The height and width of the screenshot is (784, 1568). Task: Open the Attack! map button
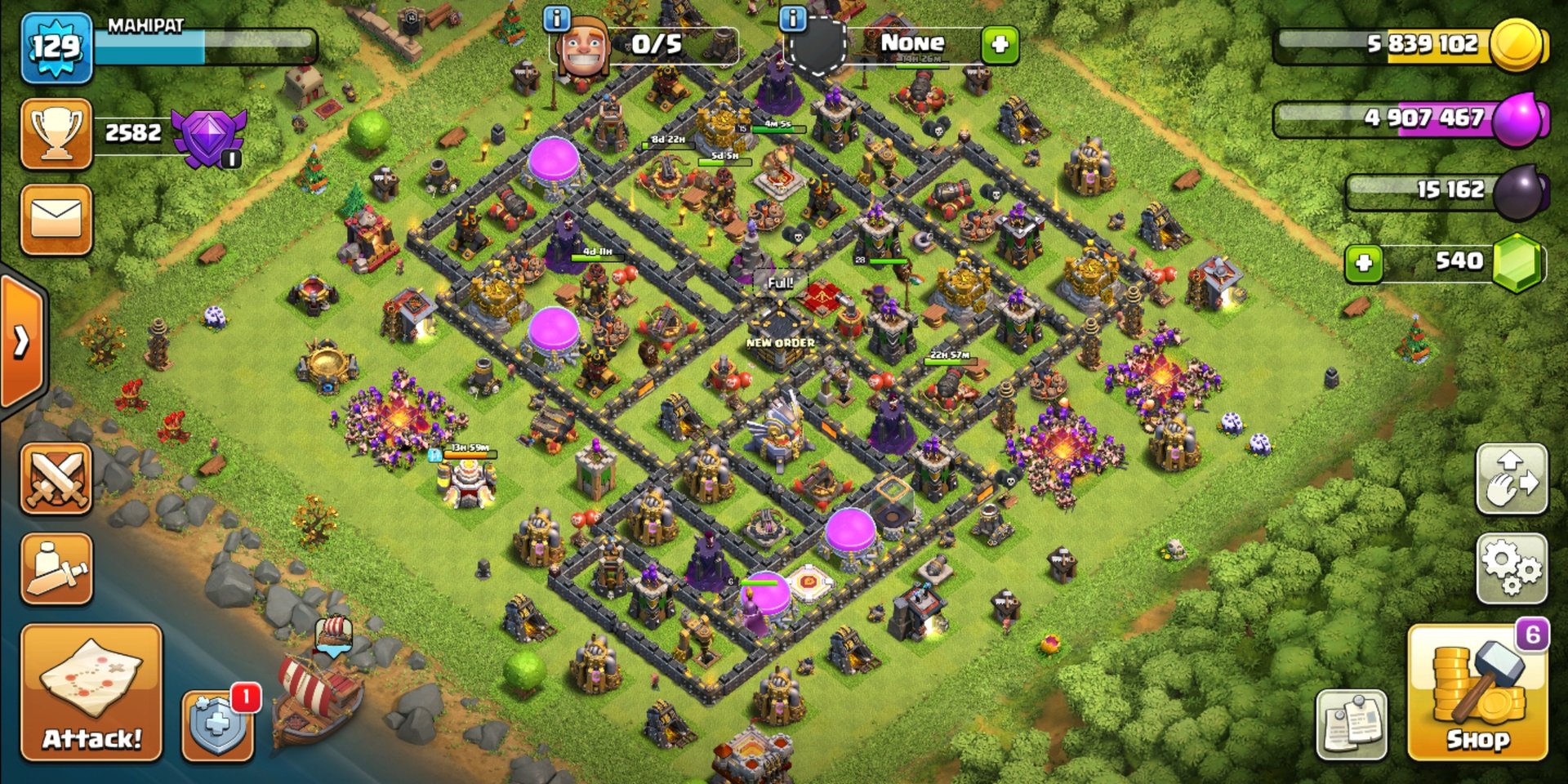91,691
